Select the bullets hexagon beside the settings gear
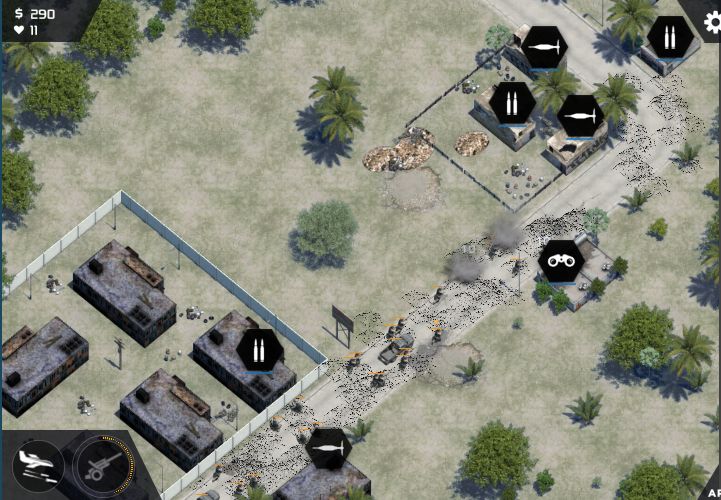The height and width of the screenshot is (500, 721). (x=669, y=38)
